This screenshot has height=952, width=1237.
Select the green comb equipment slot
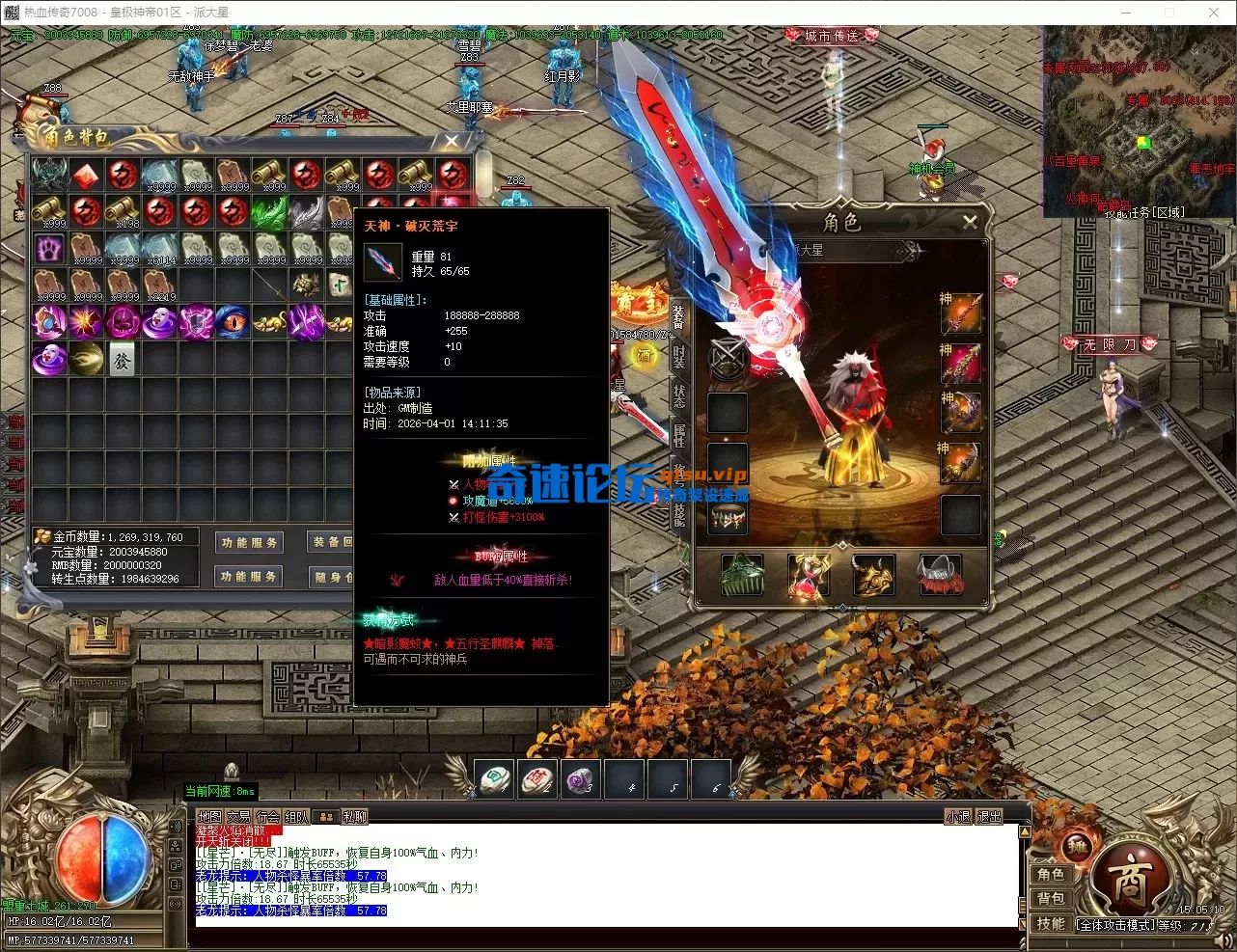[742, 576]
